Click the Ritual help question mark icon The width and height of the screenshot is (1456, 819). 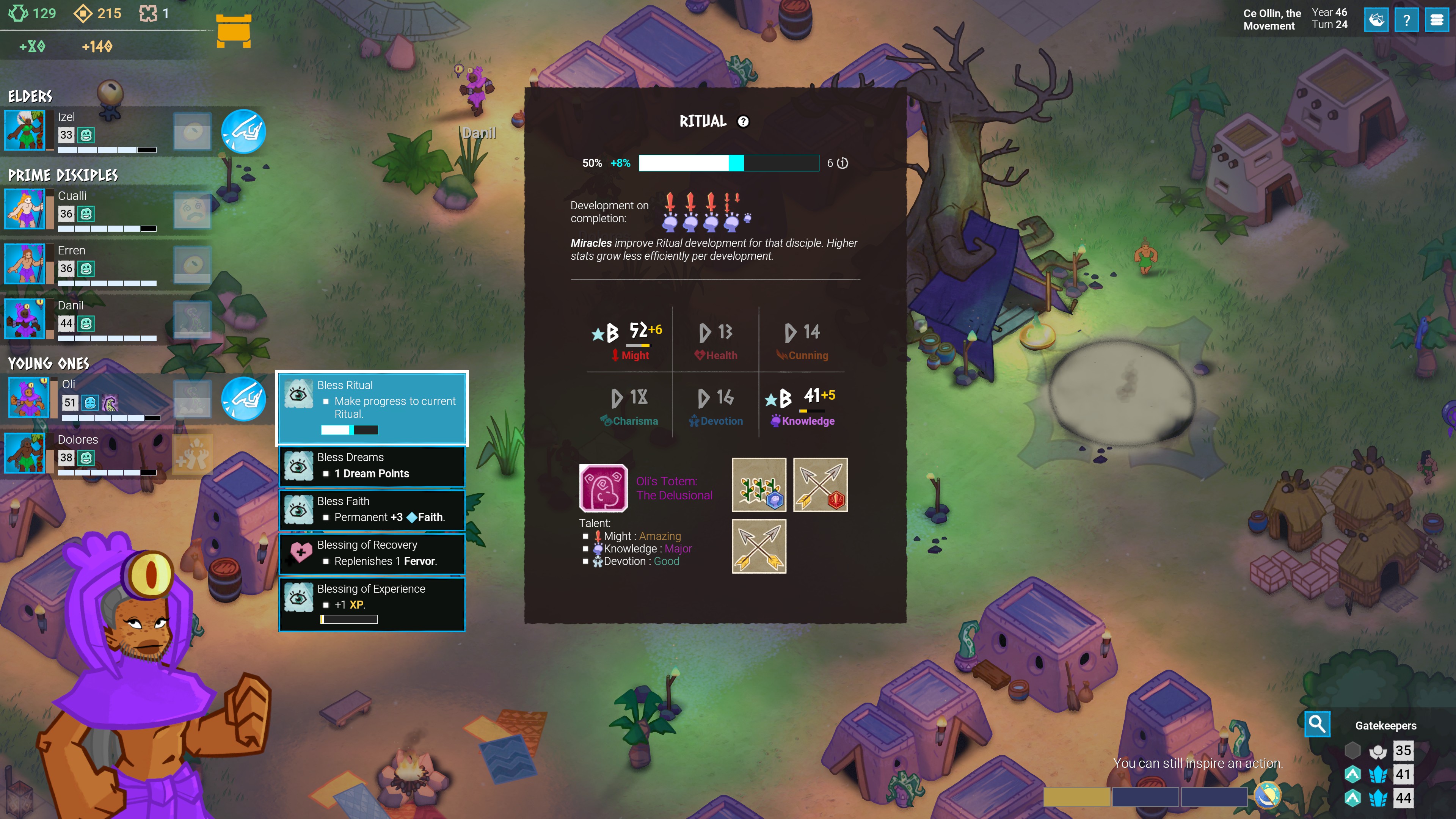click(x=743, y=121)
